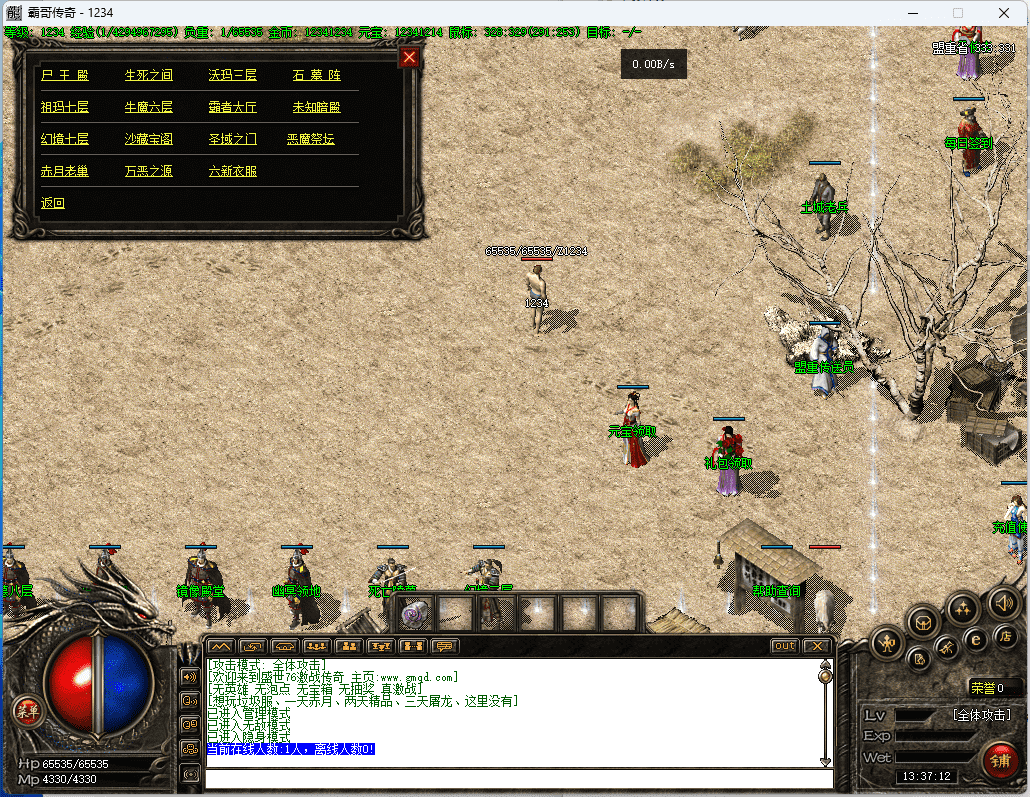Image resolution: width=1030 pixels, height=797 pixels.
Task: Go to 石墓阵
Action: [x=316, y=75]
